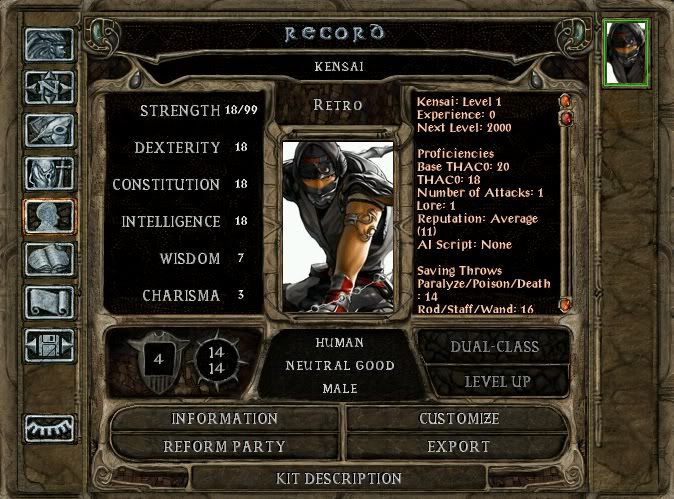Open the Information panel
This screenshot has width=674, height=499.
tap(224, 418)
